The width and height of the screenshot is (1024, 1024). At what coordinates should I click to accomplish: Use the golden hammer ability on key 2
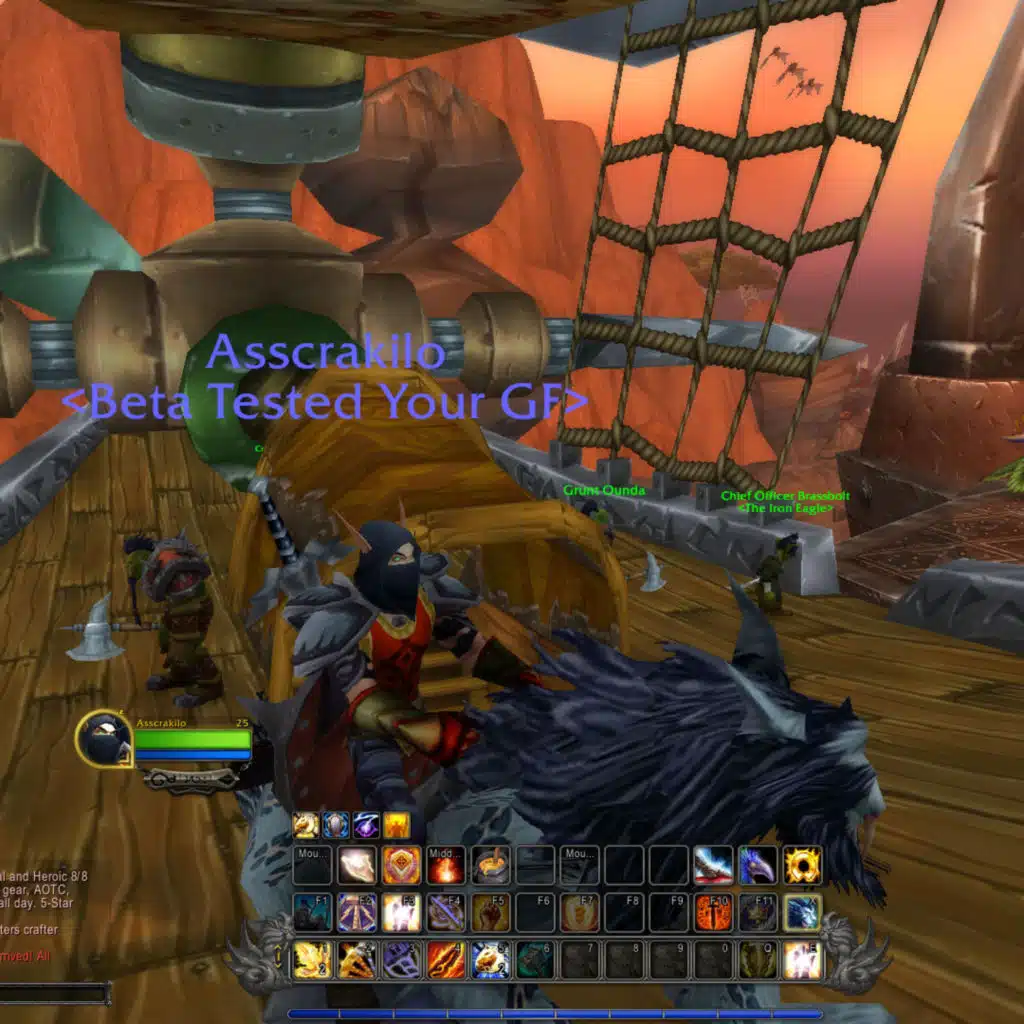tap(356, 960)
